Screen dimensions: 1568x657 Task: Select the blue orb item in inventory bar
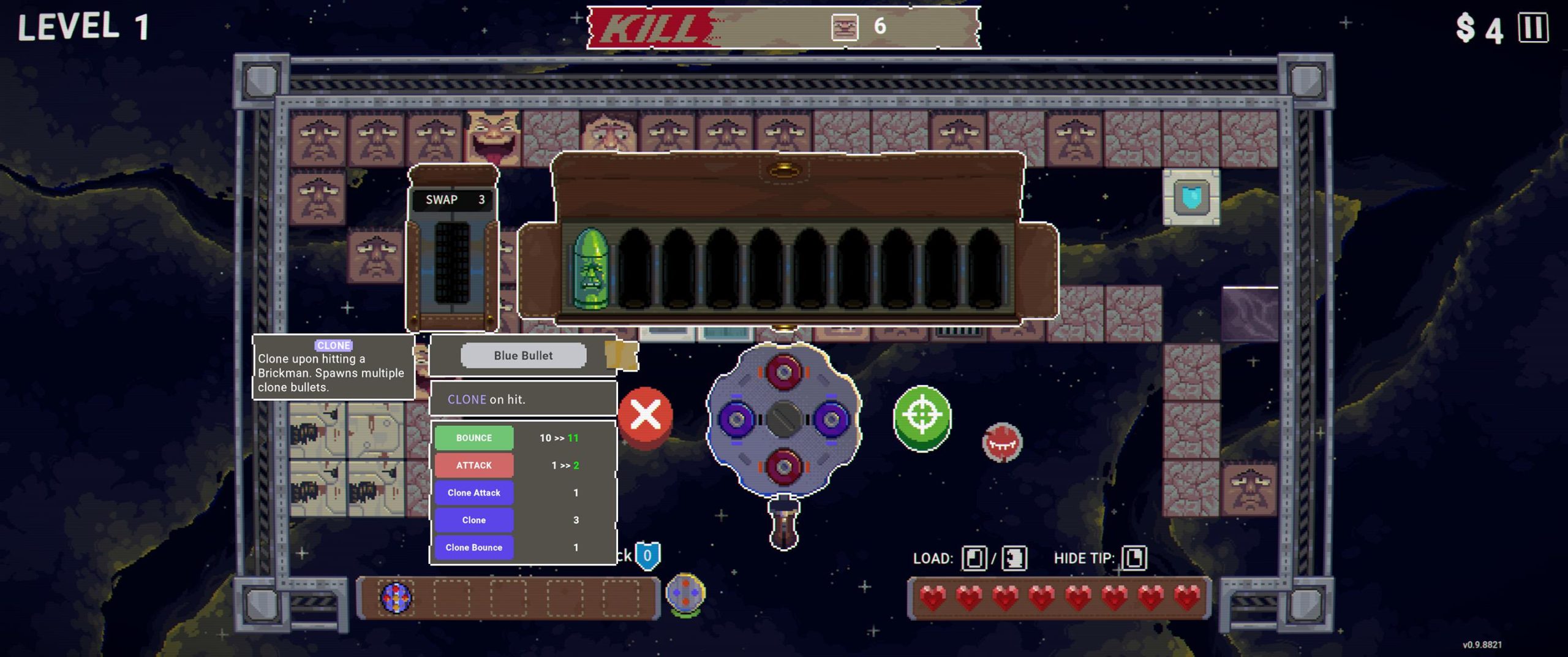pyautogui.click(x=396, y=598)
